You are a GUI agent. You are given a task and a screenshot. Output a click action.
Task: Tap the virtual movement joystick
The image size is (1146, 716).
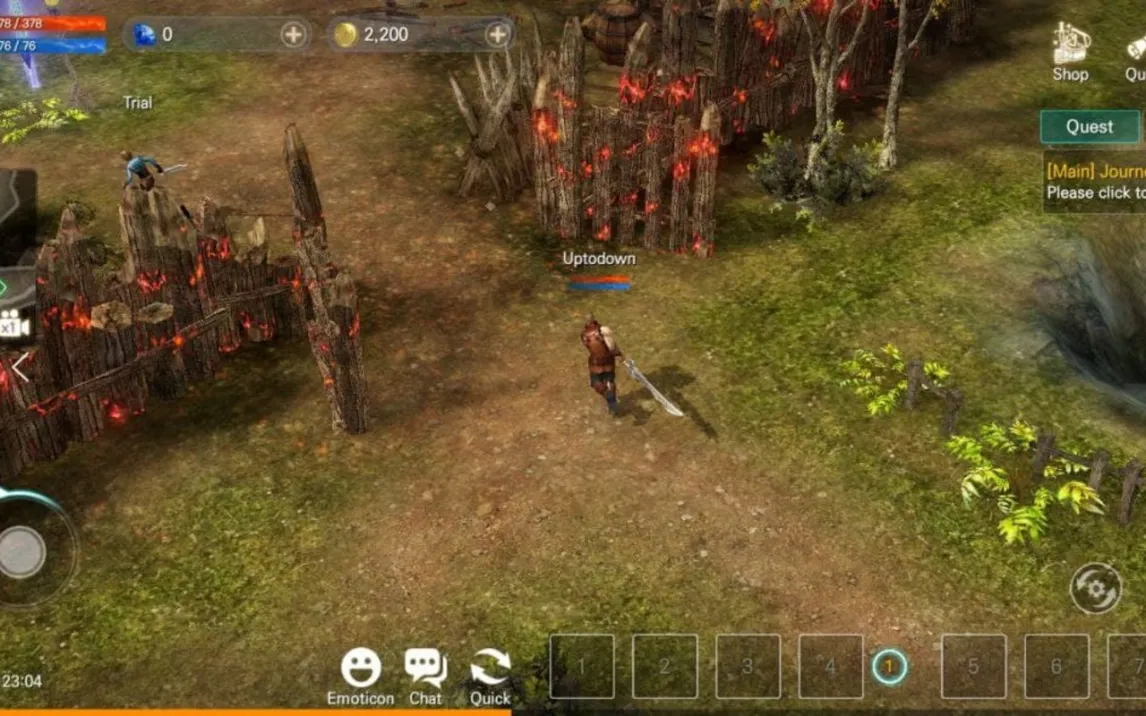click(22, 551)
